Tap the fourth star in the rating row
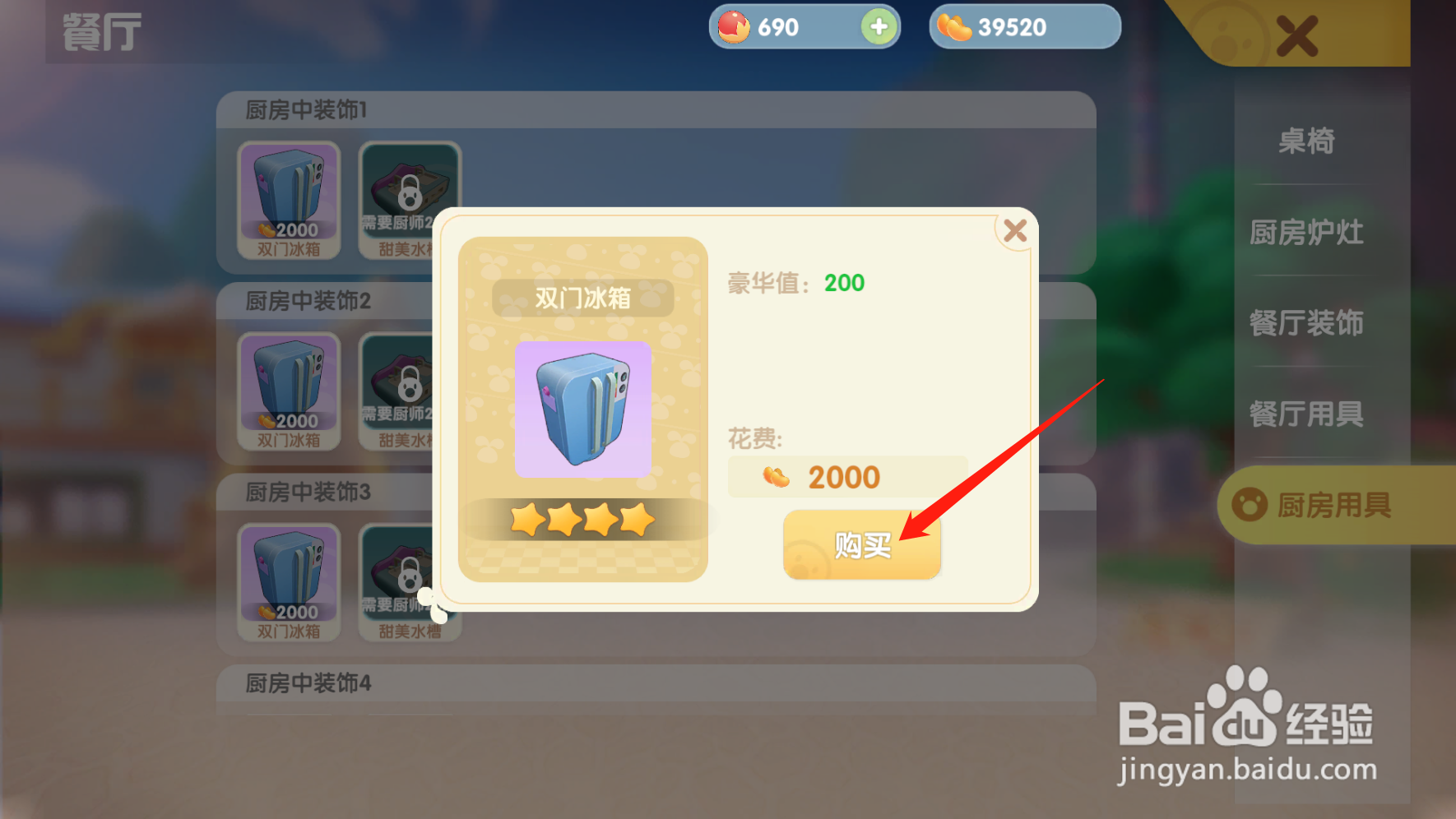This screenshot has height=819, width=1456. (635, 520)
